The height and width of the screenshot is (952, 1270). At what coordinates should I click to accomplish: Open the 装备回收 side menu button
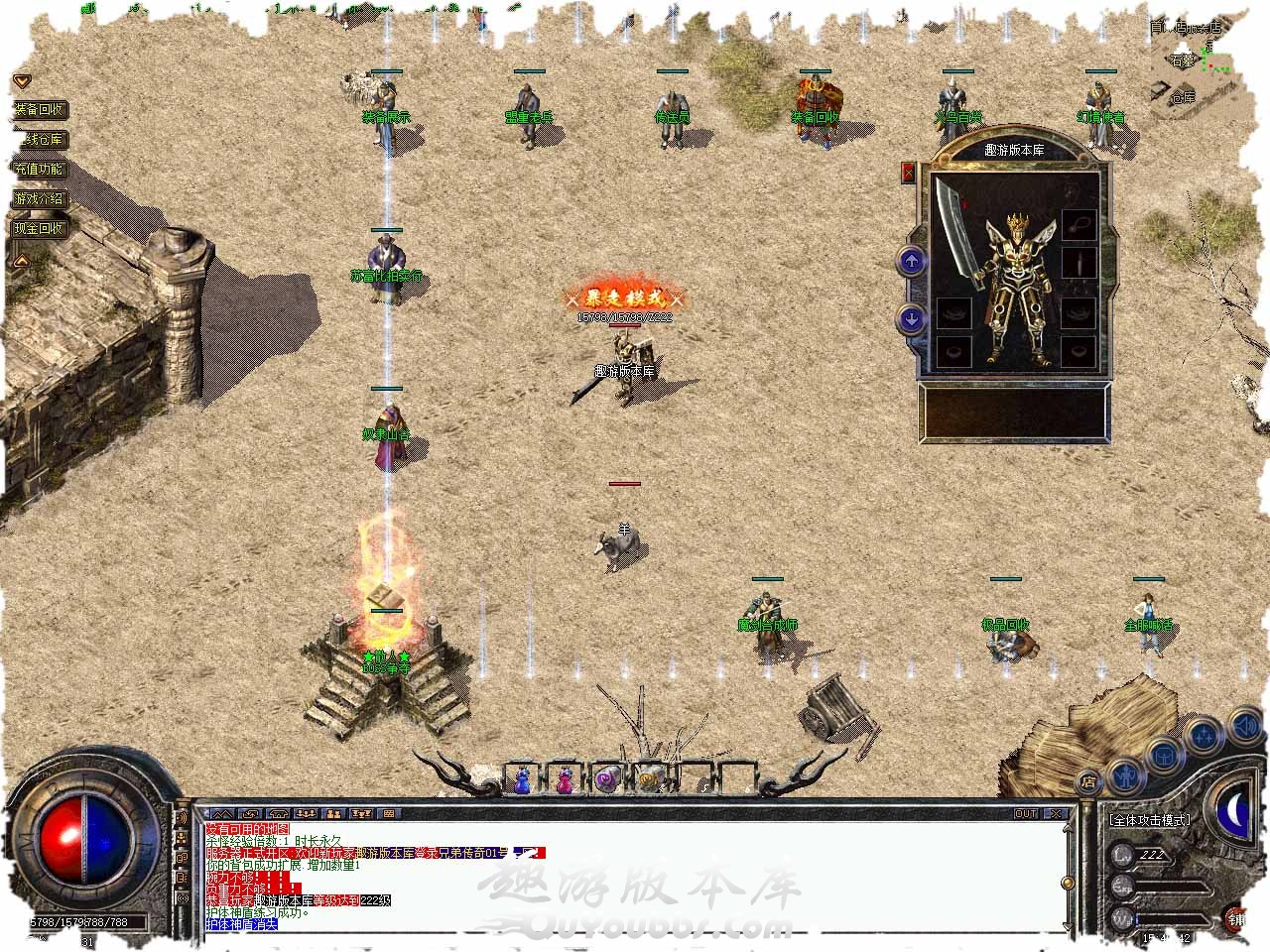[40, 110]
